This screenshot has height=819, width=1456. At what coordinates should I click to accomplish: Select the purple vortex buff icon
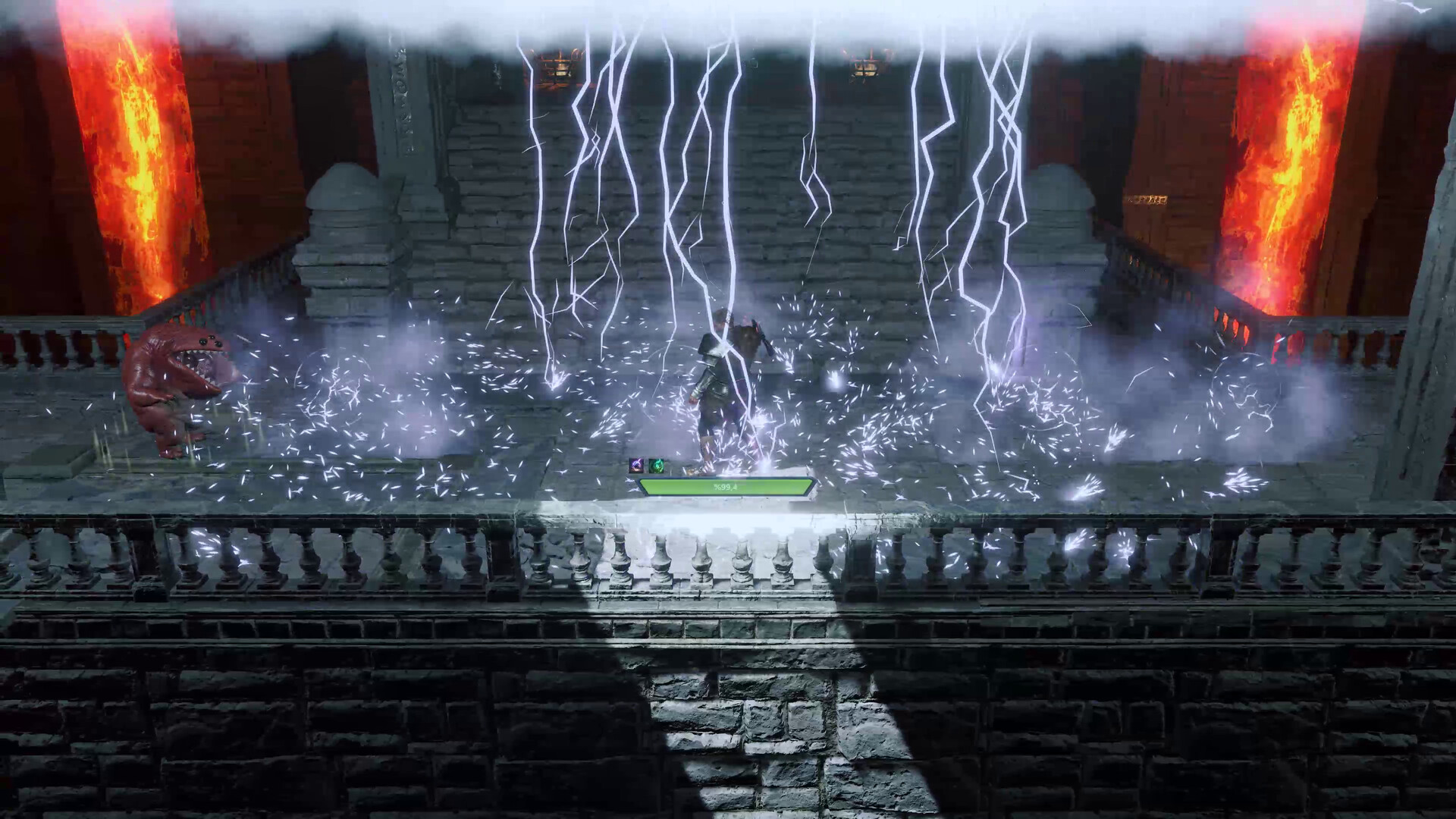(635, 465)
